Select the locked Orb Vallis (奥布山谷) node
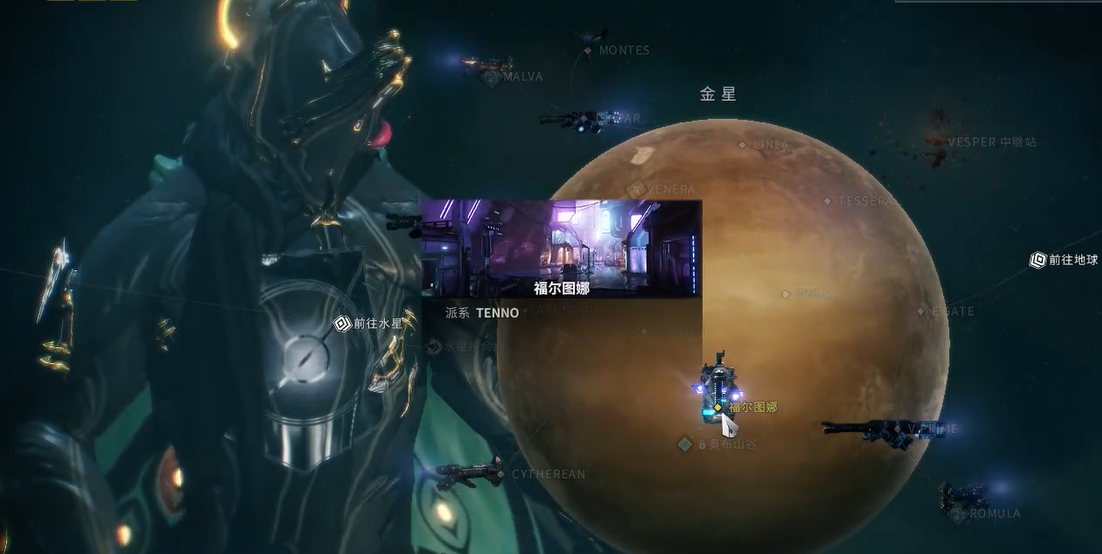 pyautogui.click(x=685, y=443)
